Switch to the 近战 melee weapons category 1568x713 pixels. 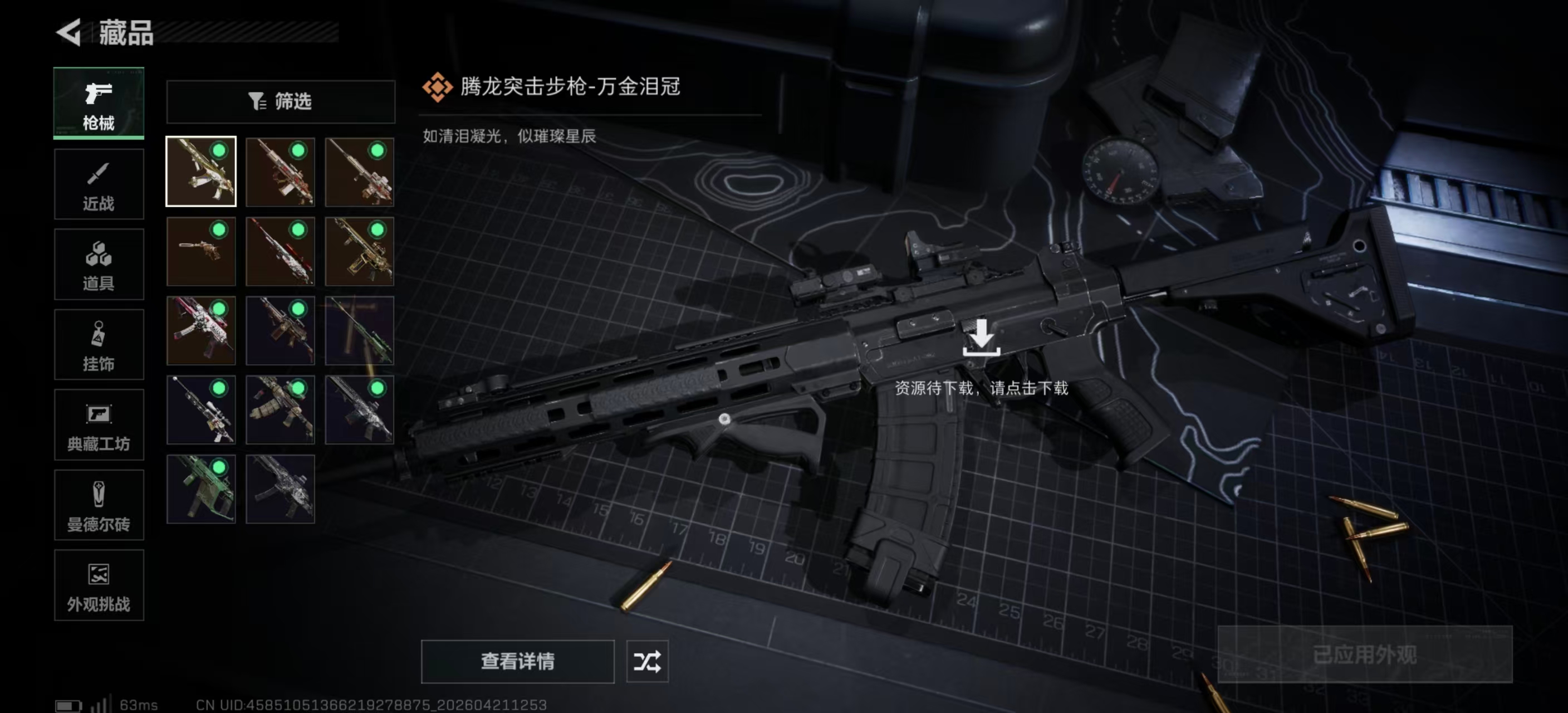coord(99,184)
